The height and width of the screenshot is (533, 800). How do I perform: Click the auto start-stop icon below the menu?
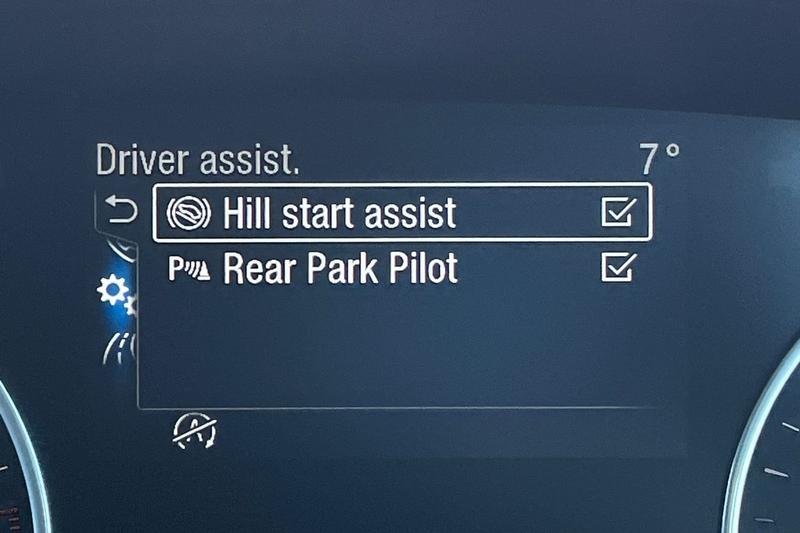coord(195,431)
